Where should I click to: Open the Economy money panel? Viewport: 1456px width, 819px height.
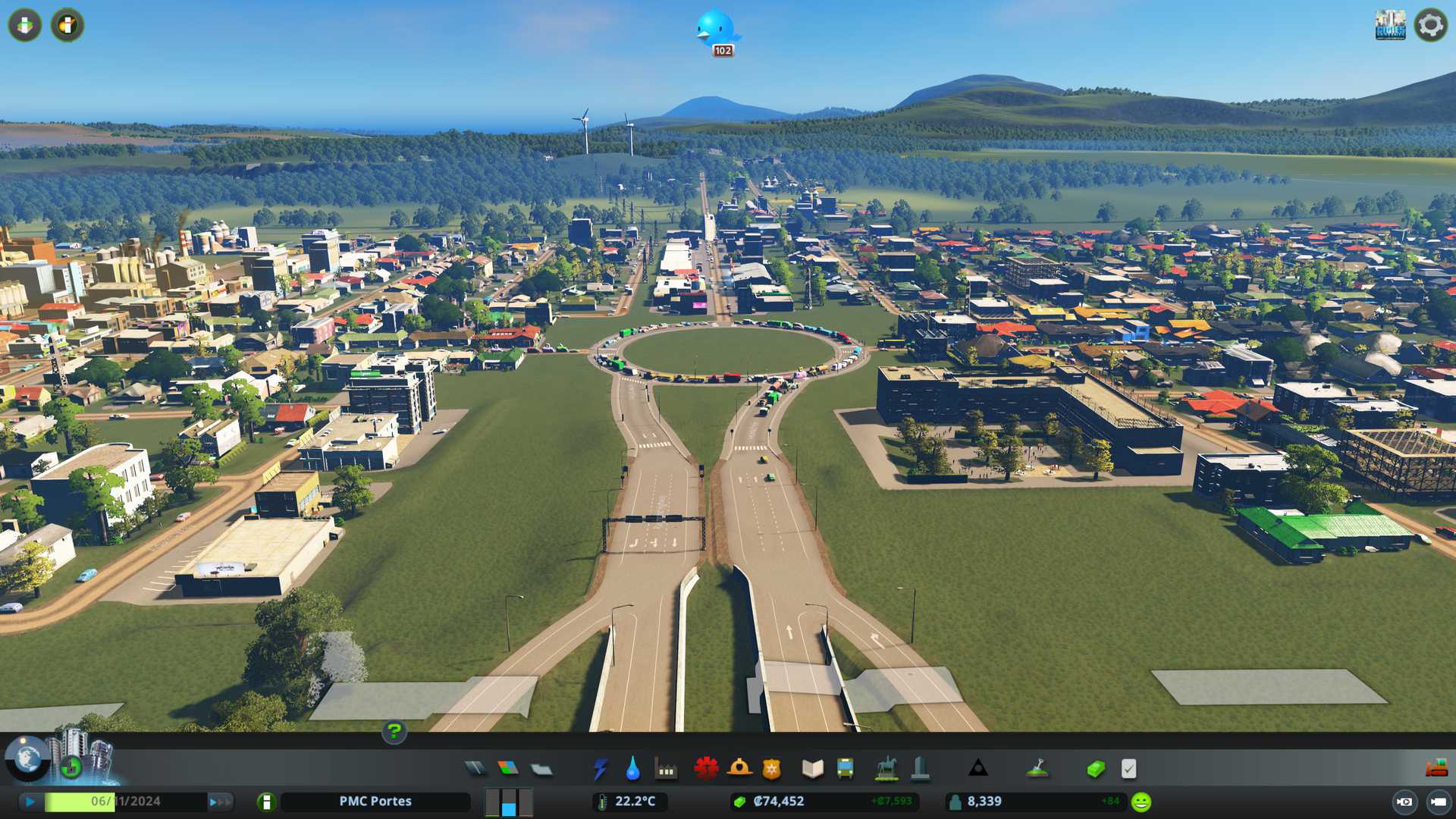coord(1095,769)
